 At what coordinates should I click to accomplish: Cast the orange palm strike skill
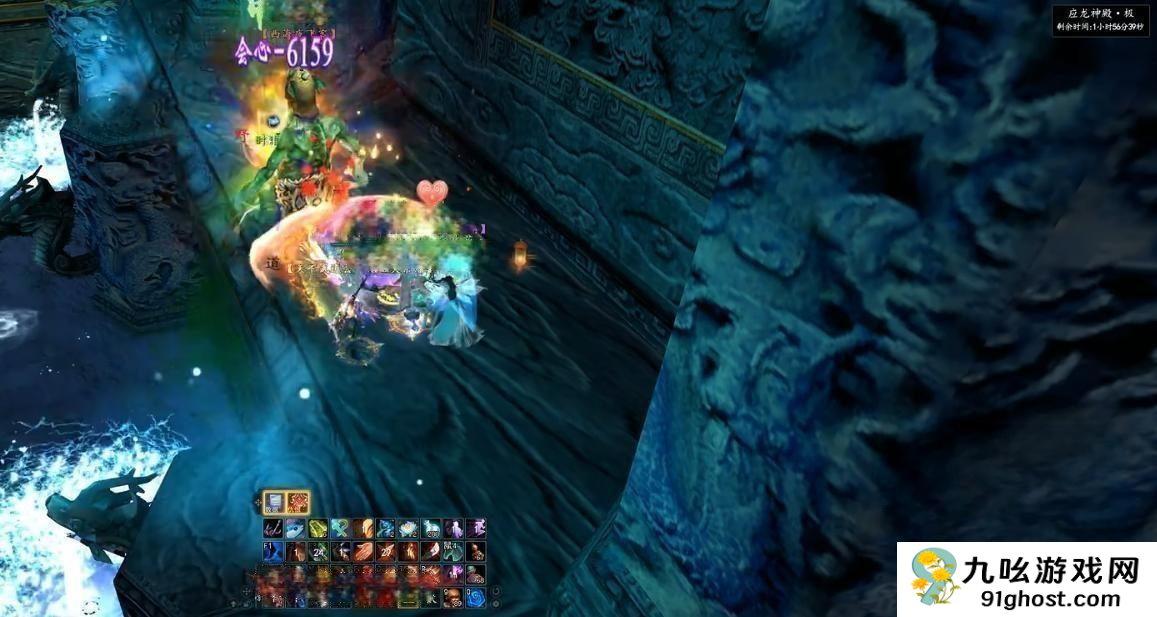pyautogui.click(x=364, y=551)
